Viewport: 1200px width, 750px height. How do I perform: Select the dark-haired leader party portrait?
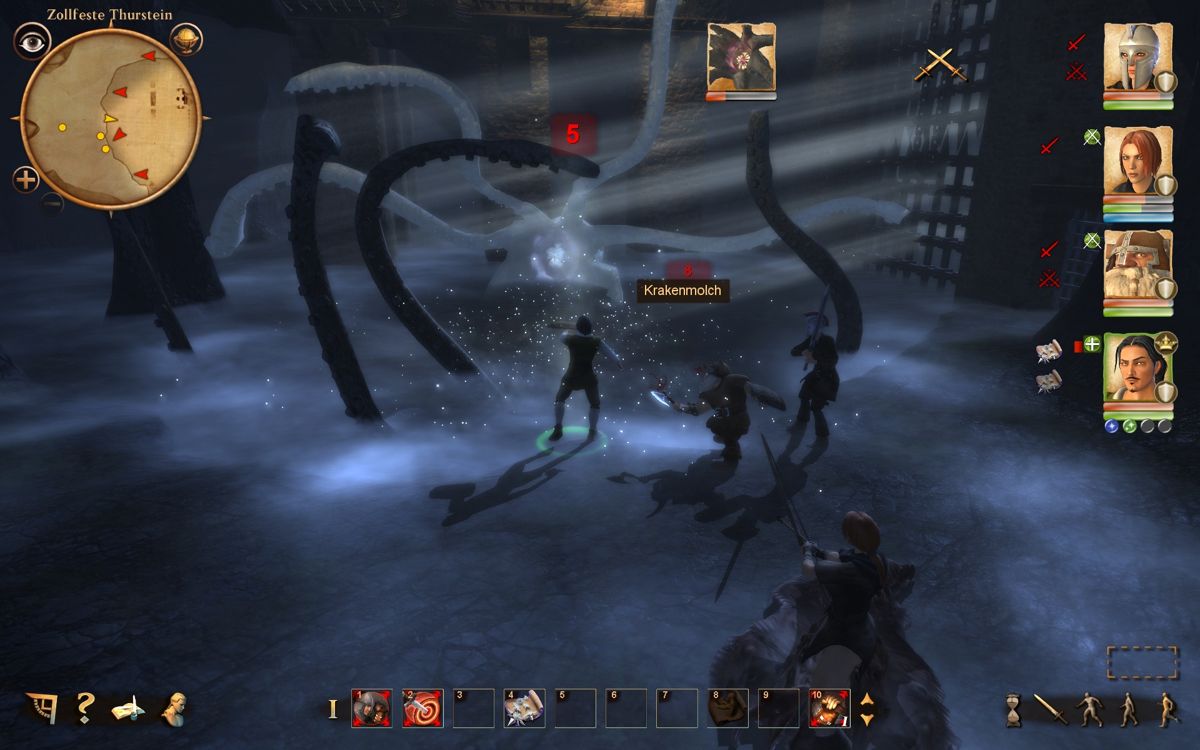(x=1137, y=367)
